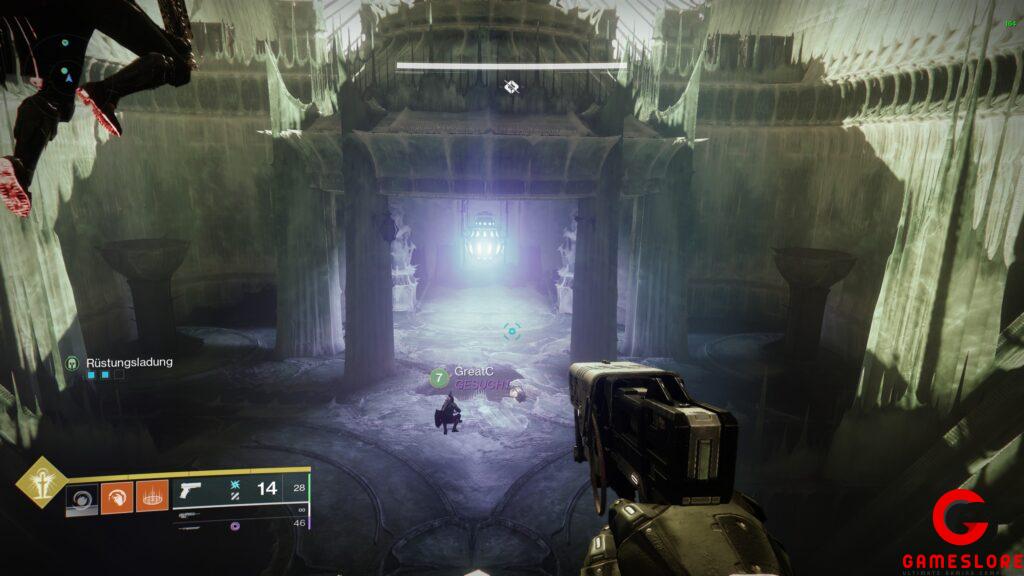Select the GreatC player nameplate icon
This screenshot has height=576, width=1024.
(438, 377)
